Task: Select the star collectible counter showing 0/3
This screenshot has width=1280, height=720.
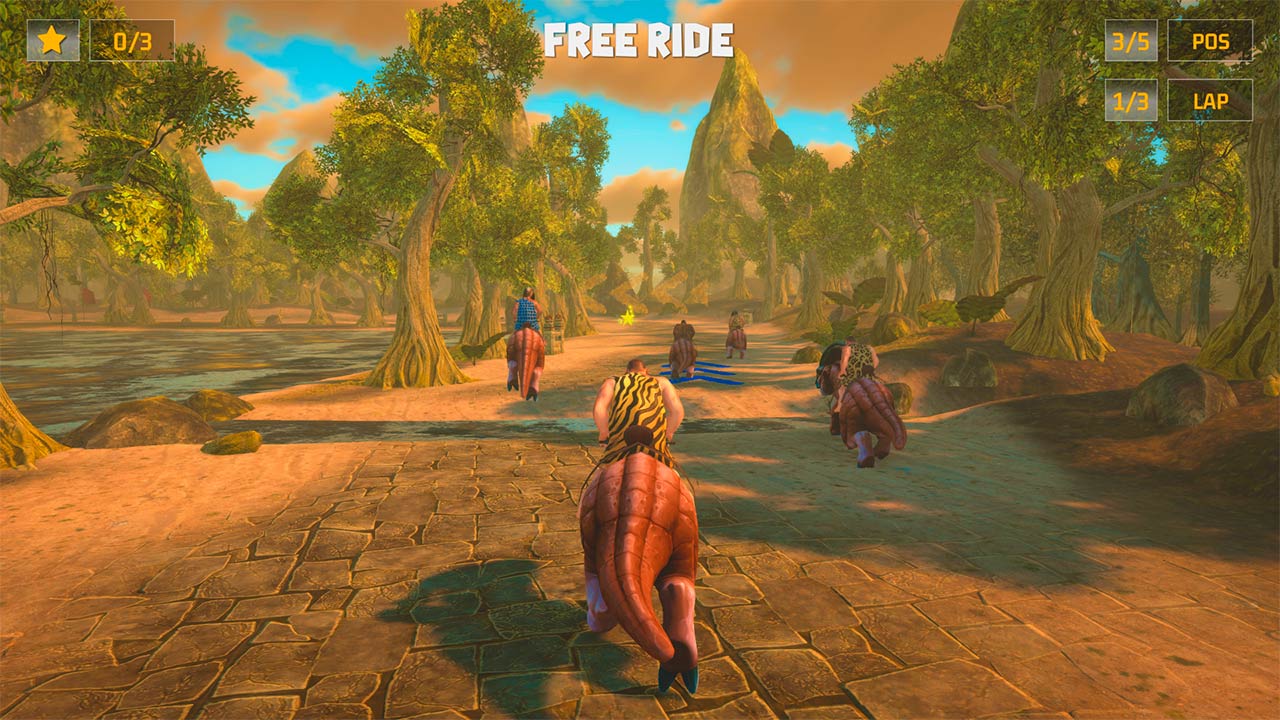Action: click(131, 41)
